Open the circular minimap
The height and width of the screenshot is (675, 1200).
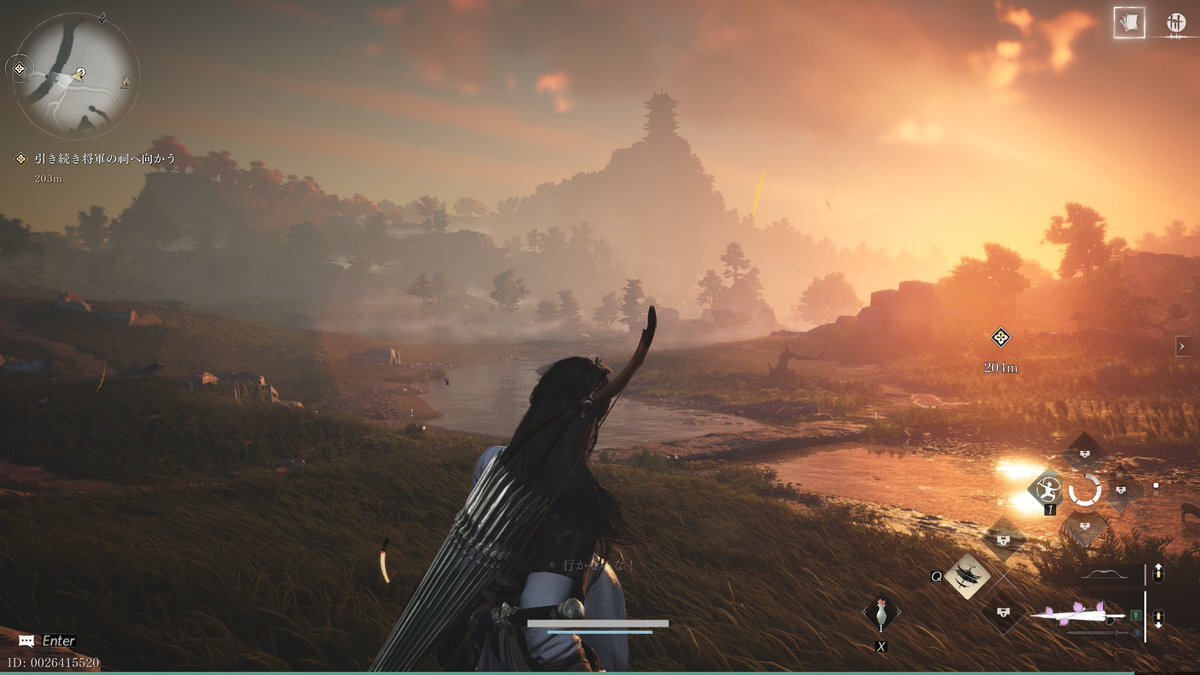(x=77, y=76)
